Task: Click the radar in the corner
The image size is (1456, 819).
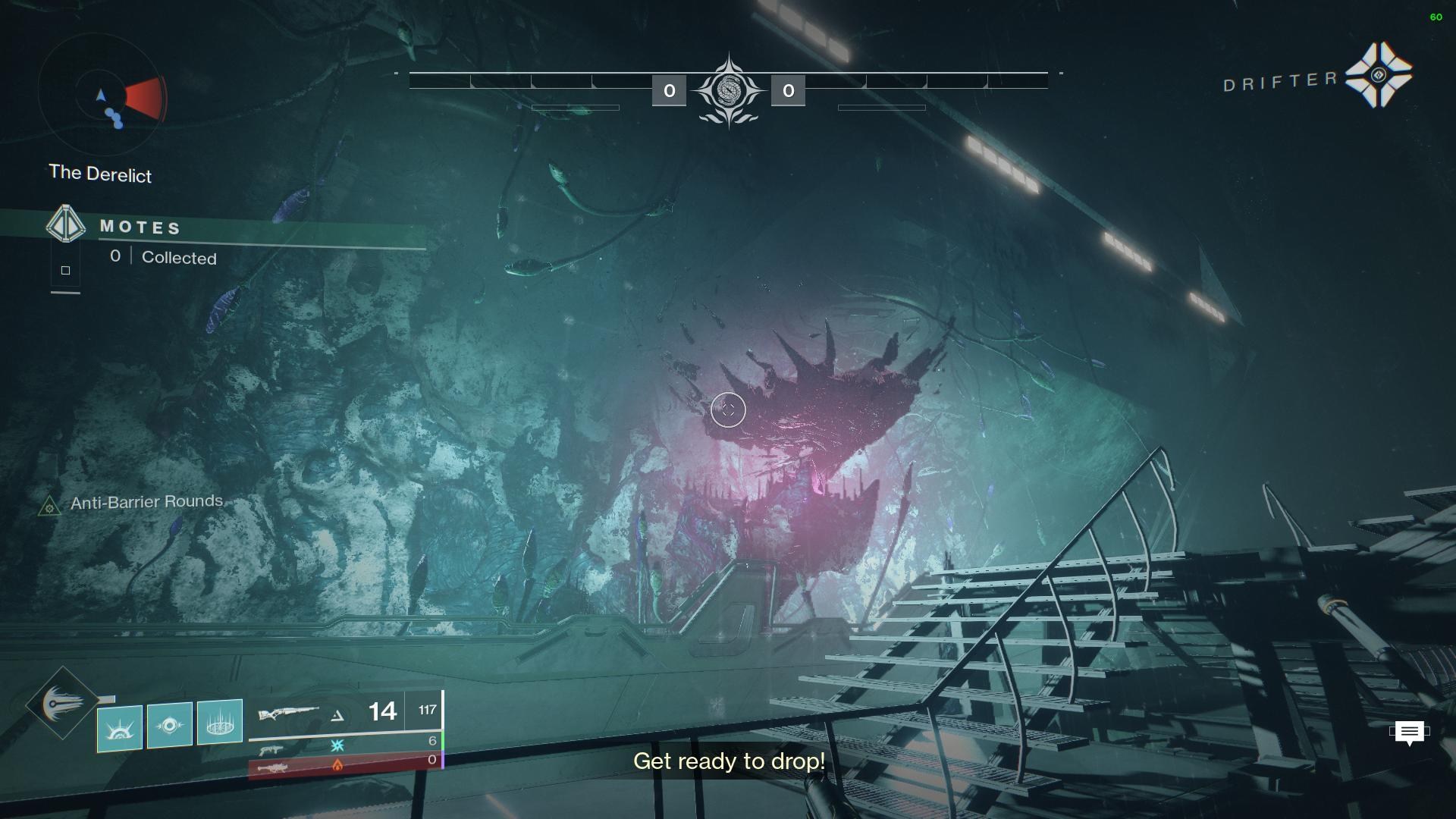Action: (x=102, y=96)
